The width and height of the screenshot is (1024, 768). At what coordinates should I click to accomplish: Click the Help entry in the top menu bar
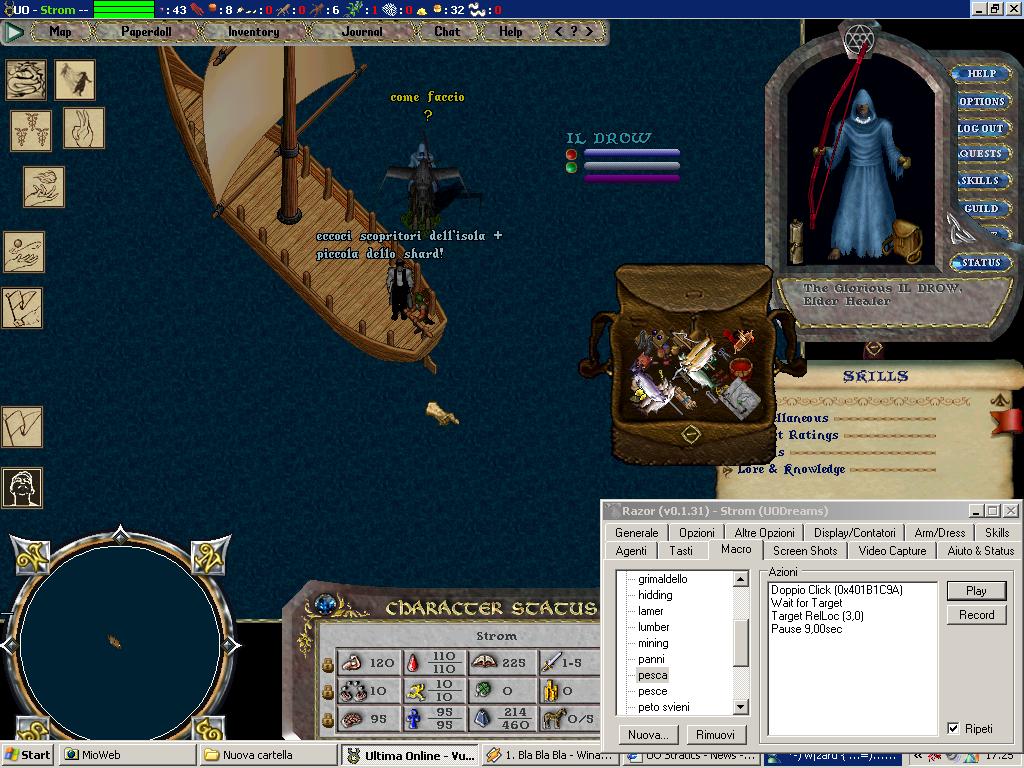[511, 32]
